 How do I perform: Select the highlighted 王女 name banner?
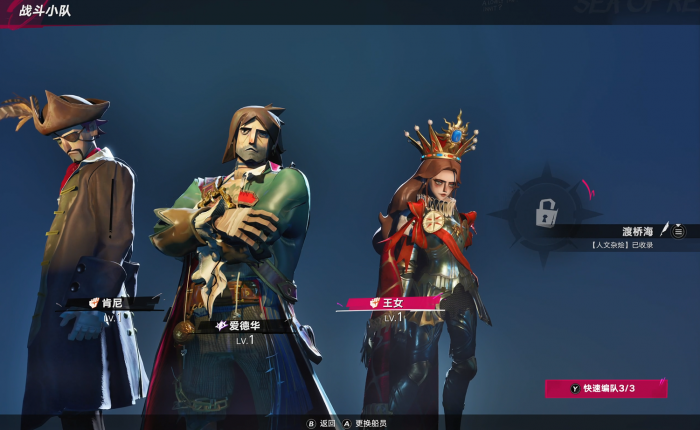pos(393,302)
